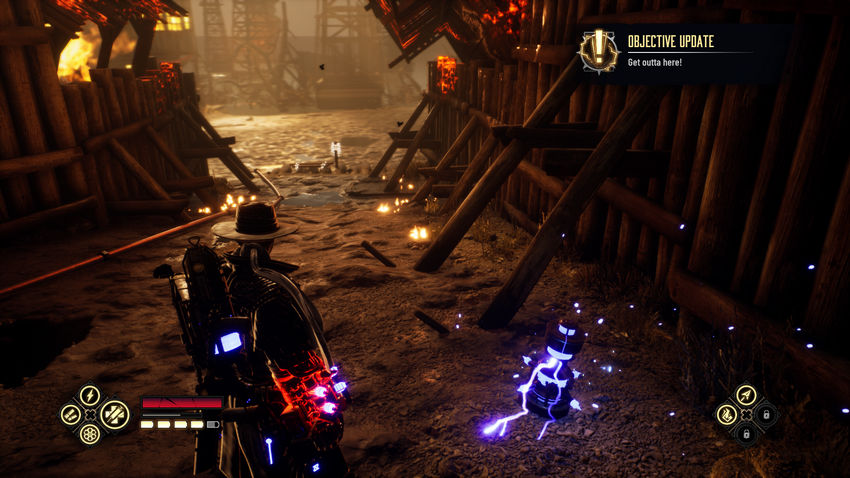
Task: Select the lightning bolt weapon icon
Action: tap(90, 395)
